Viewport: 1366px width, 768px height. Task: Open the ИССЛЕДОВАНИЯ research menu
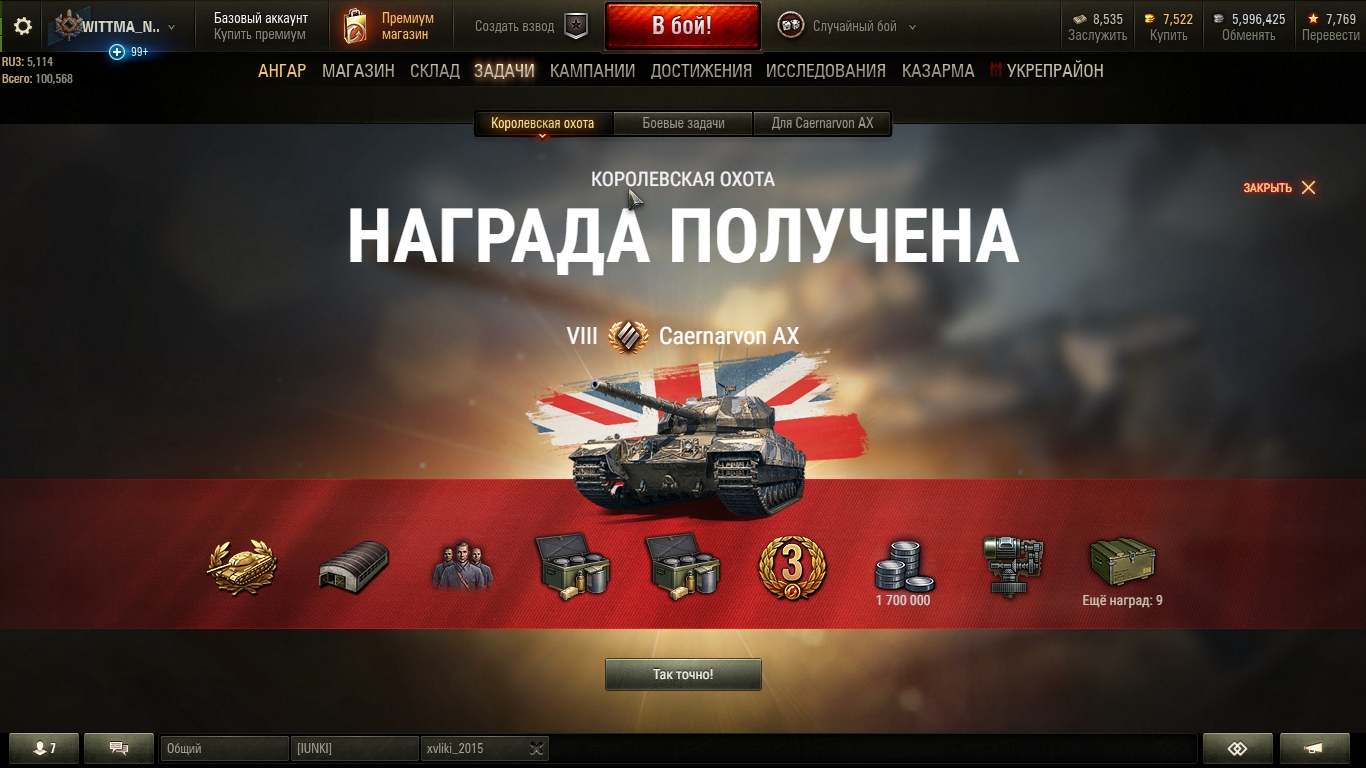point(825,71)
